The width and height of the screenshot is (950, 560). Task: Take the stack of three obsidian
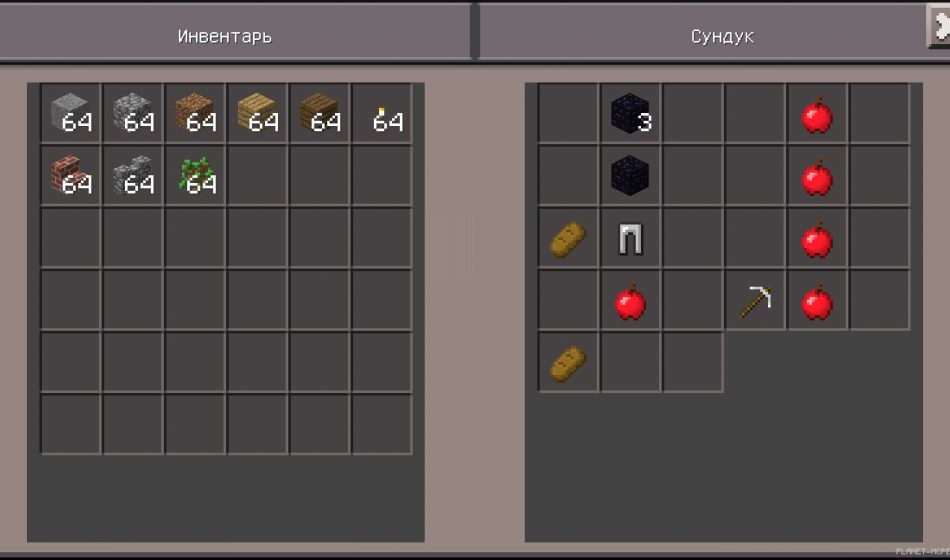[x=630, y=114]
